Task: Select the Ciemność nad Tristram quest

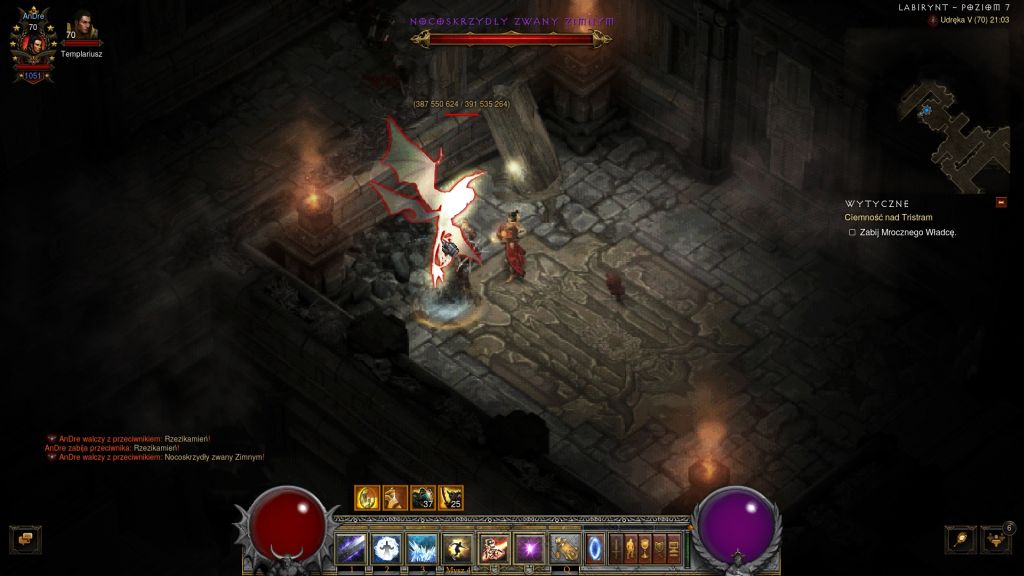Action: point(889,217)
